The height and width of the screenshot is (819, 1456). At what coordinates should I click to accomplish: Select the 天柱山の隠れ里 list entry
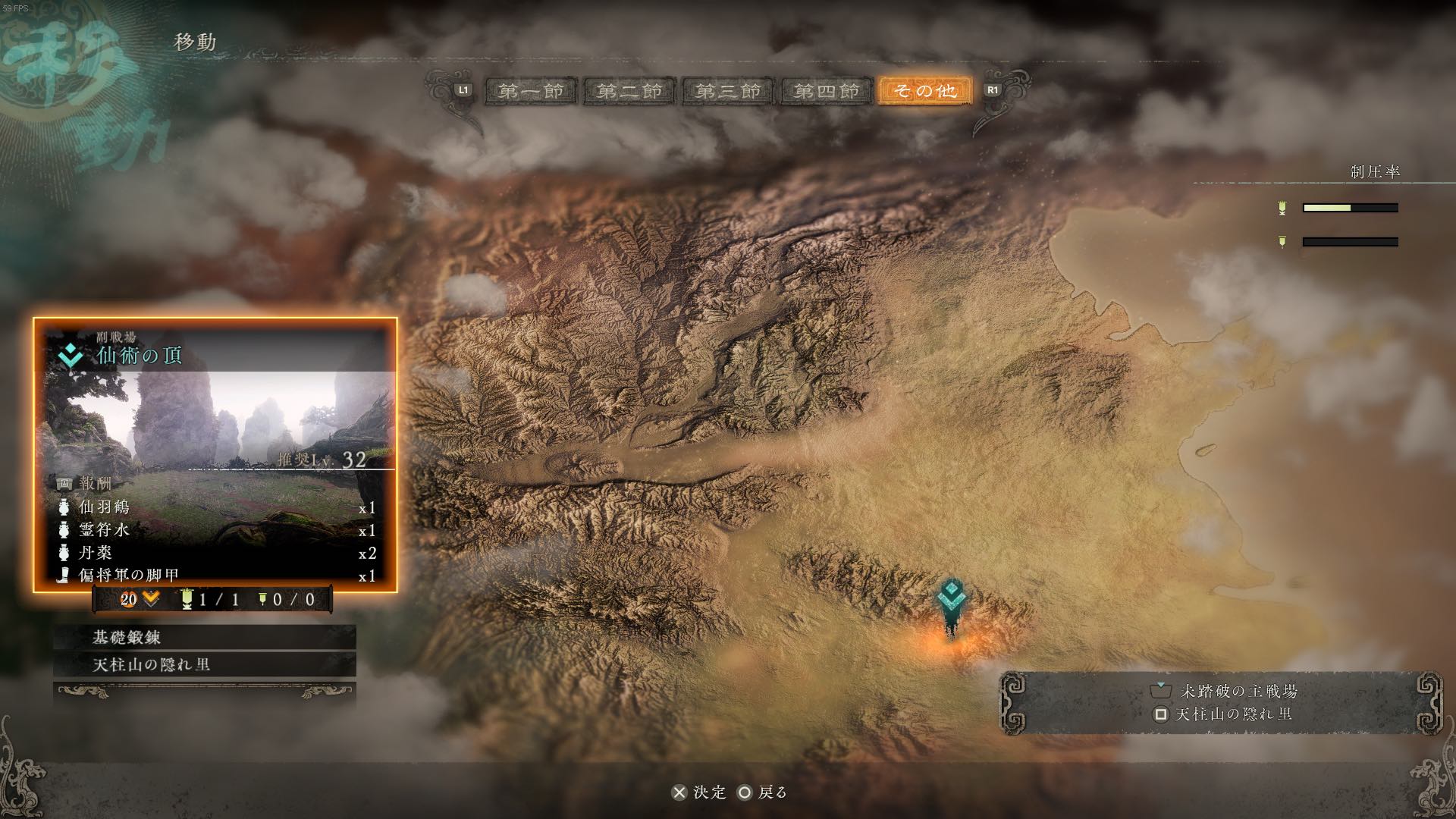point(205,665)
